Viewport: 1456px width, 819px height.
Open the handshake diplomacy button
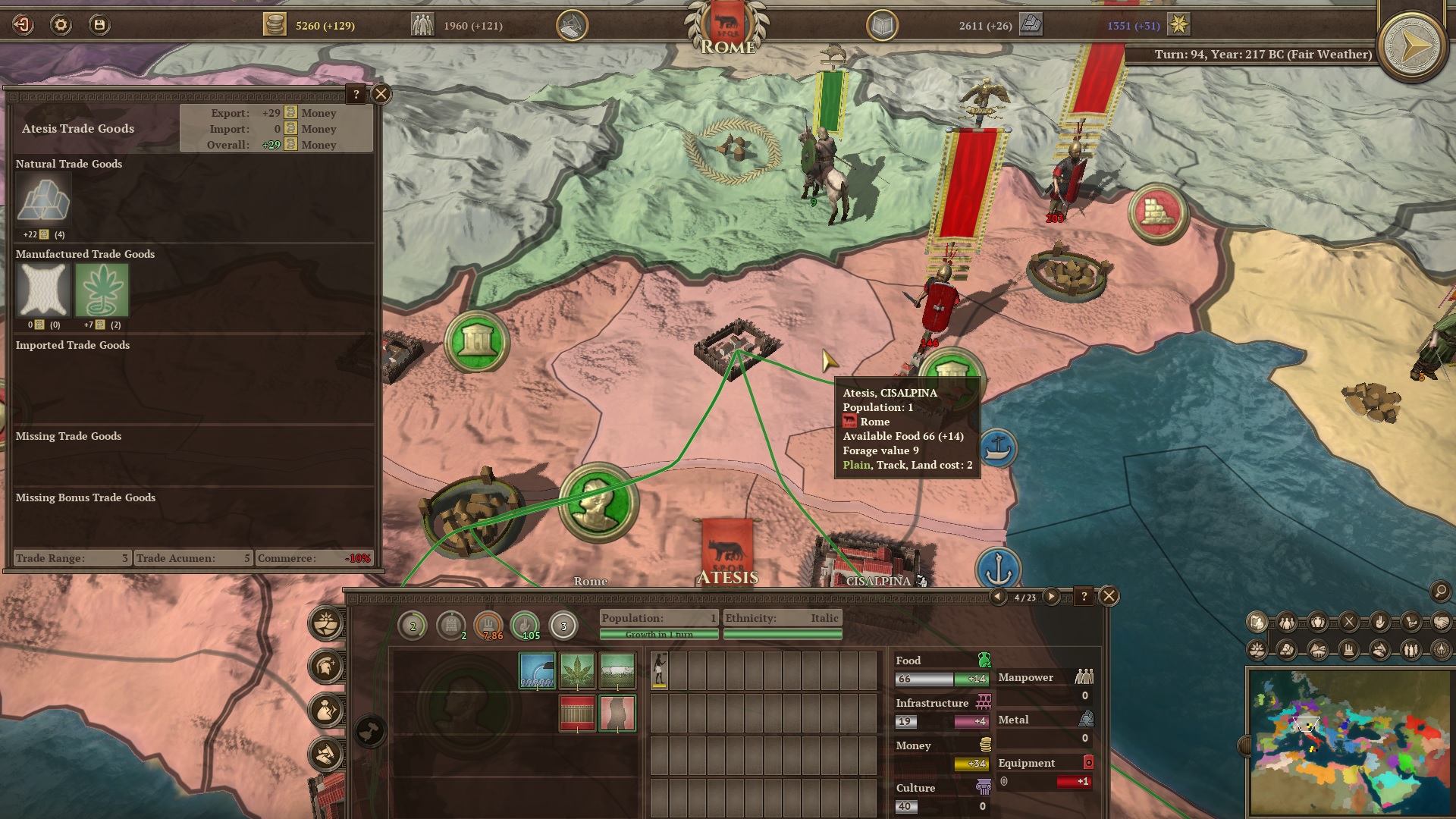click(x=1441, y=623)
